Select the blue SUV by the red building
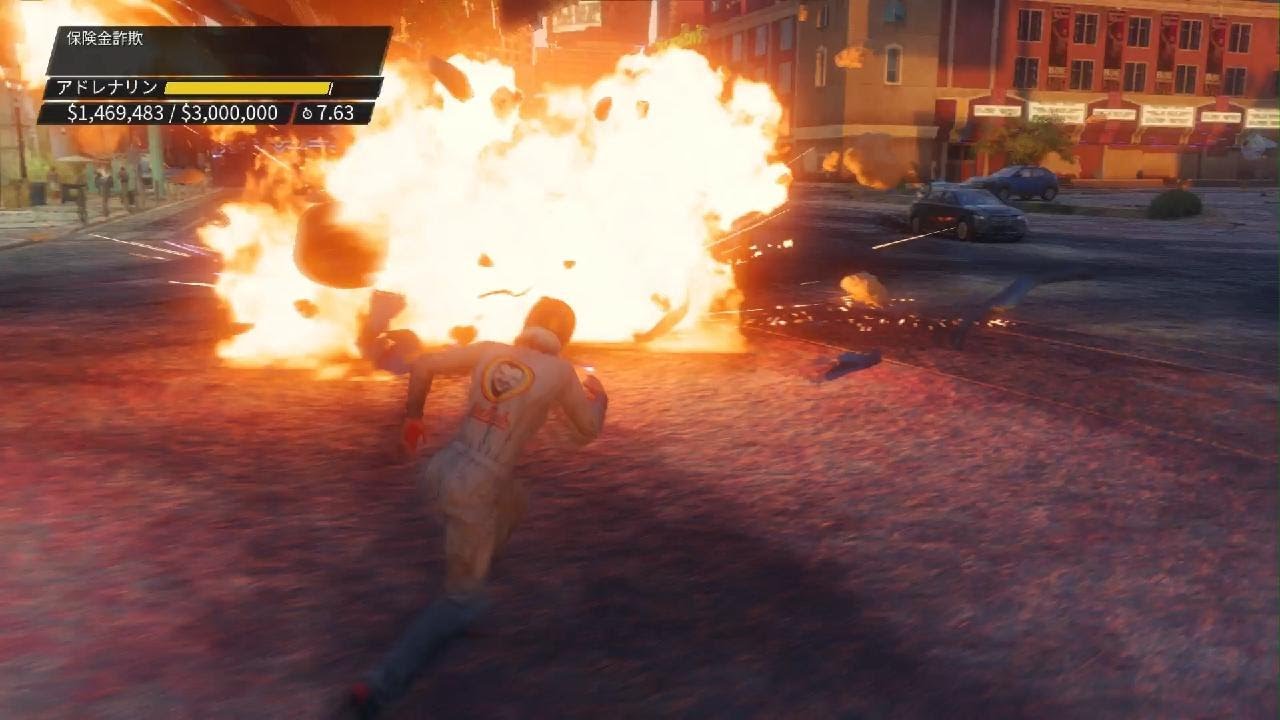 [x=1025, y=181]
